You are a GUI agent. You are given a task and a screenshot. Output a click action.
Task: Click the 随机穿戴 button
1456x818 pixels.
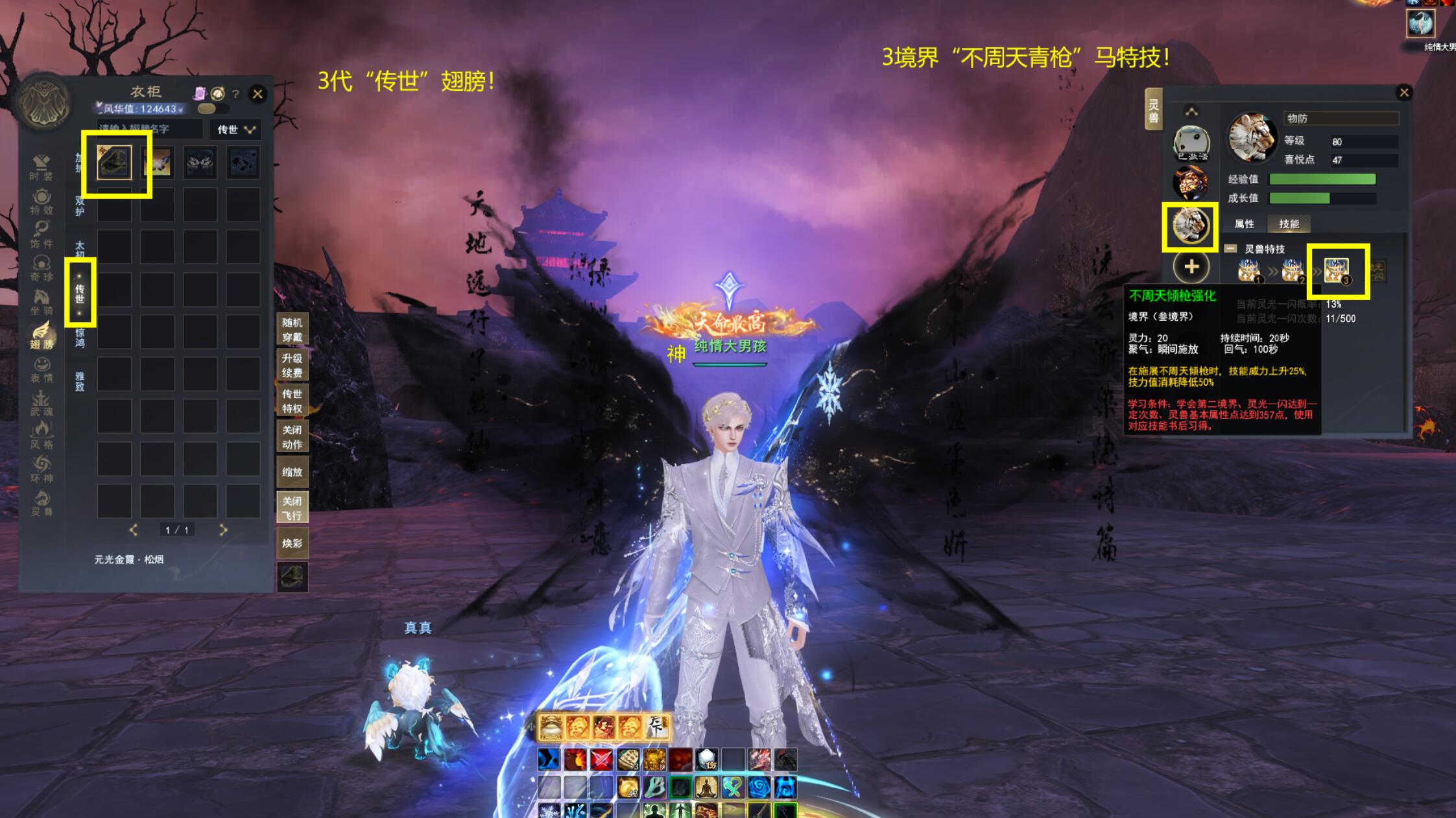pos(292,330)
